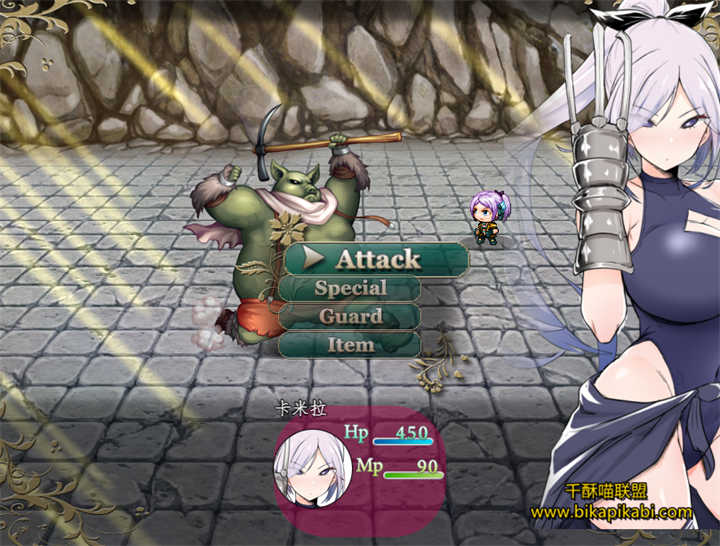Screen dimensions: 720x546
Task: Open the Special skills command
Action: click(x=350, y=288)
